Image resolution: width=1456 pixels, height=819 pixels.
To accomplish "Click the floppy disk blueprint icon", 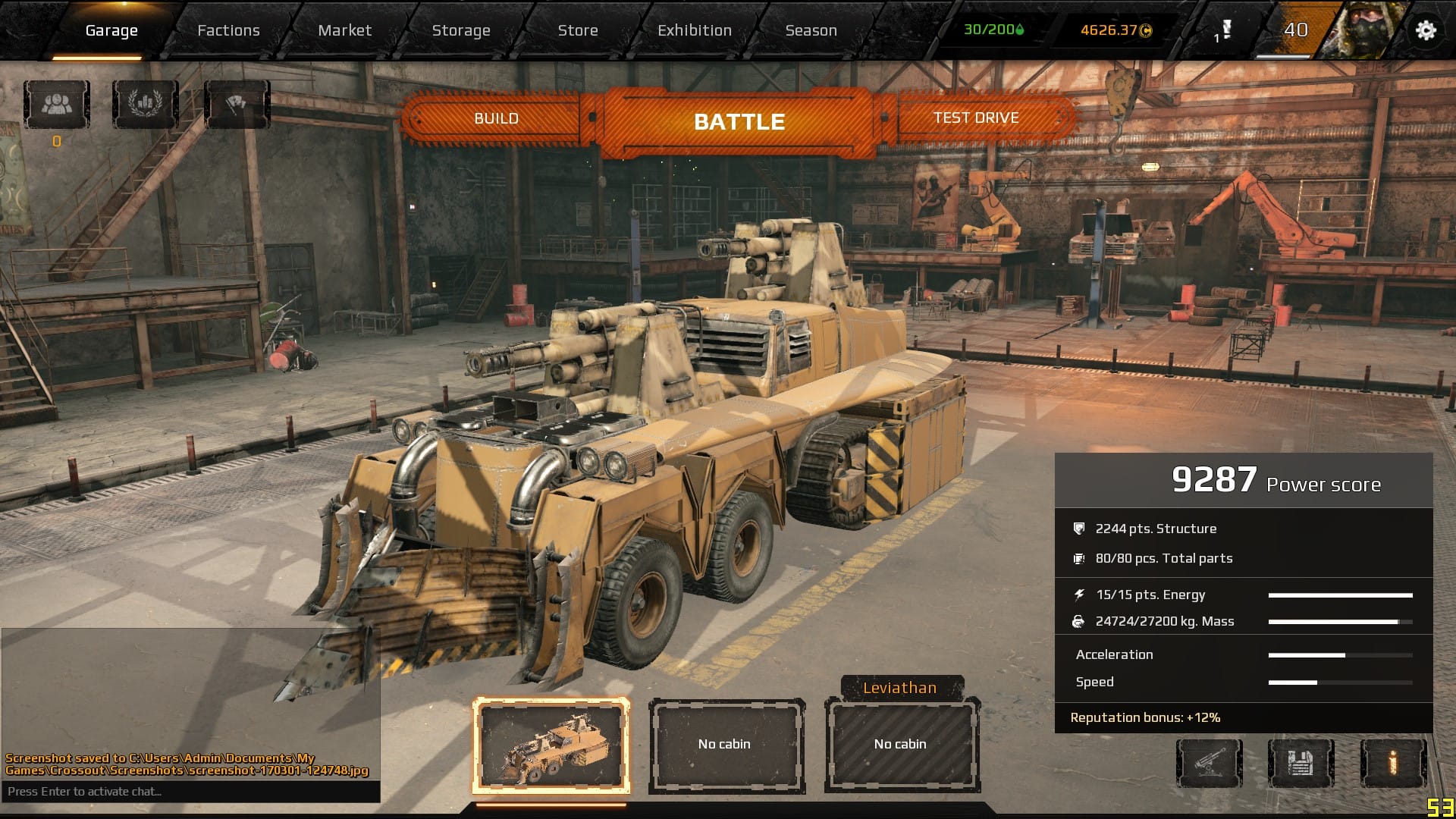I will [1301, 763].
